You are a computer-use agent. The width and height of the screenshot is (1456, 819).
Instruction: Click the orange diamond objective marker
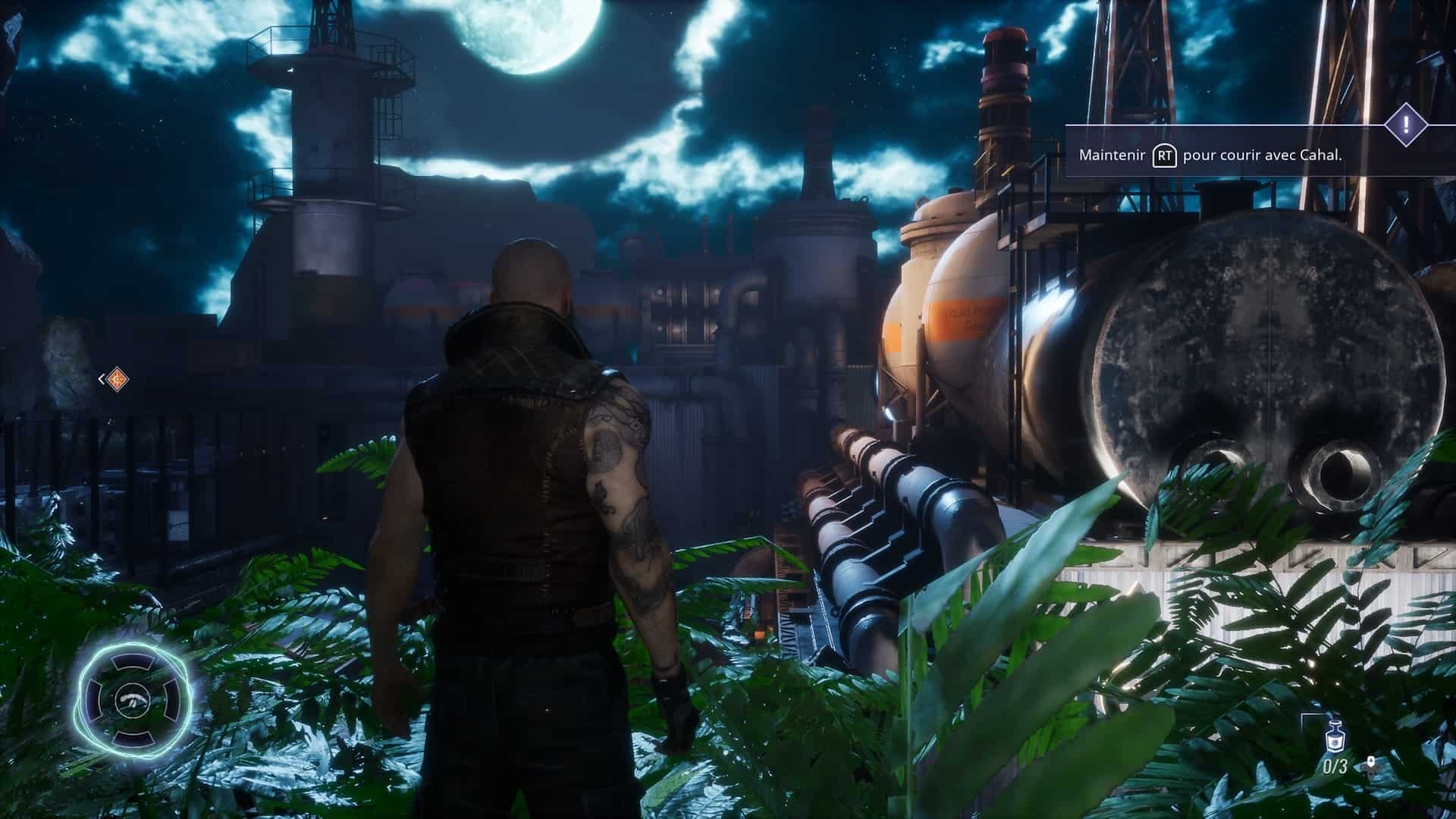click(116, 378)
